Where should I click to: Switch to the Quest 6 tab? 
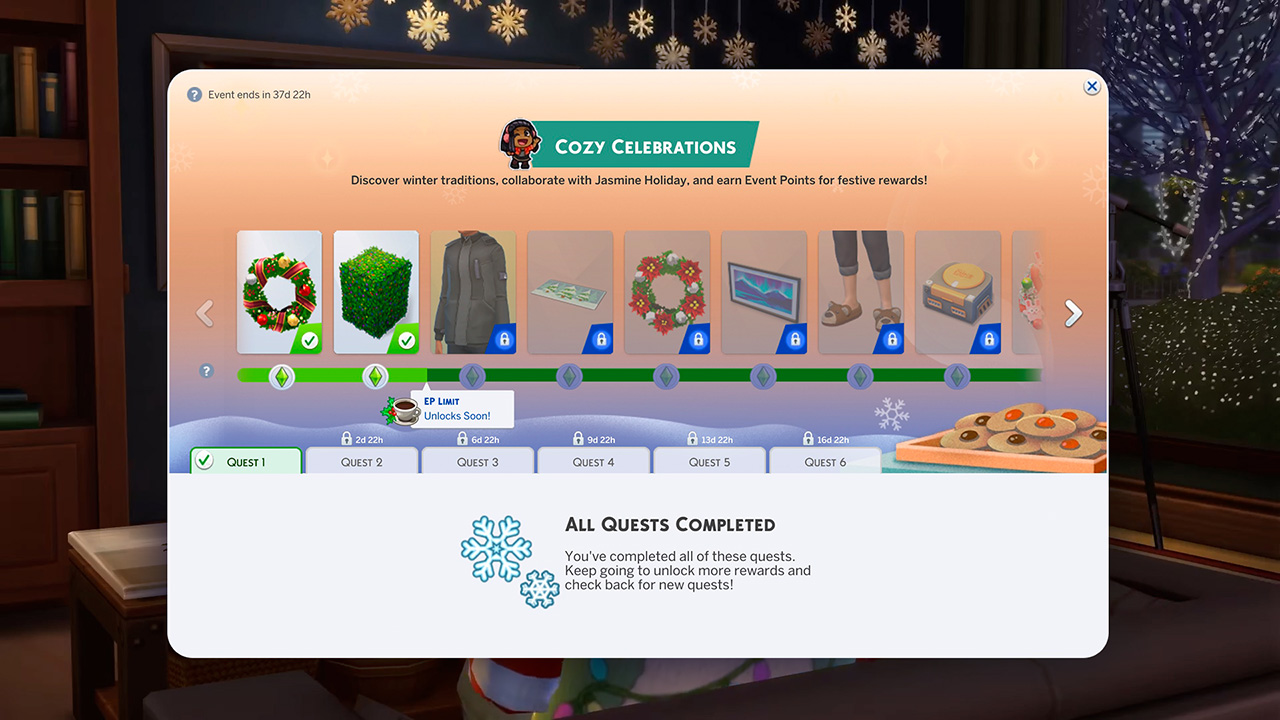pos(826,462)
